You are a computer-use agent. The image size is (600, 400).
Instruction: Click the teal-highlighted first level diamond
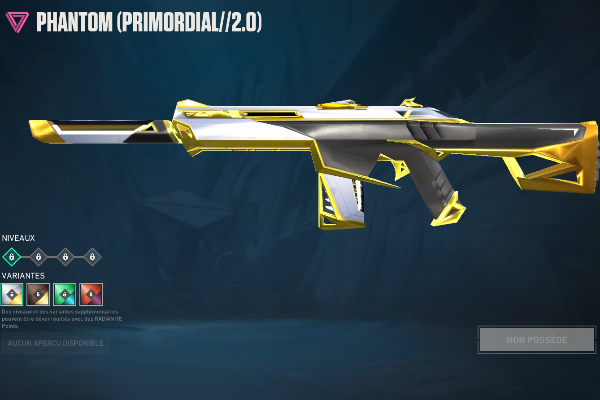(12, 257)
